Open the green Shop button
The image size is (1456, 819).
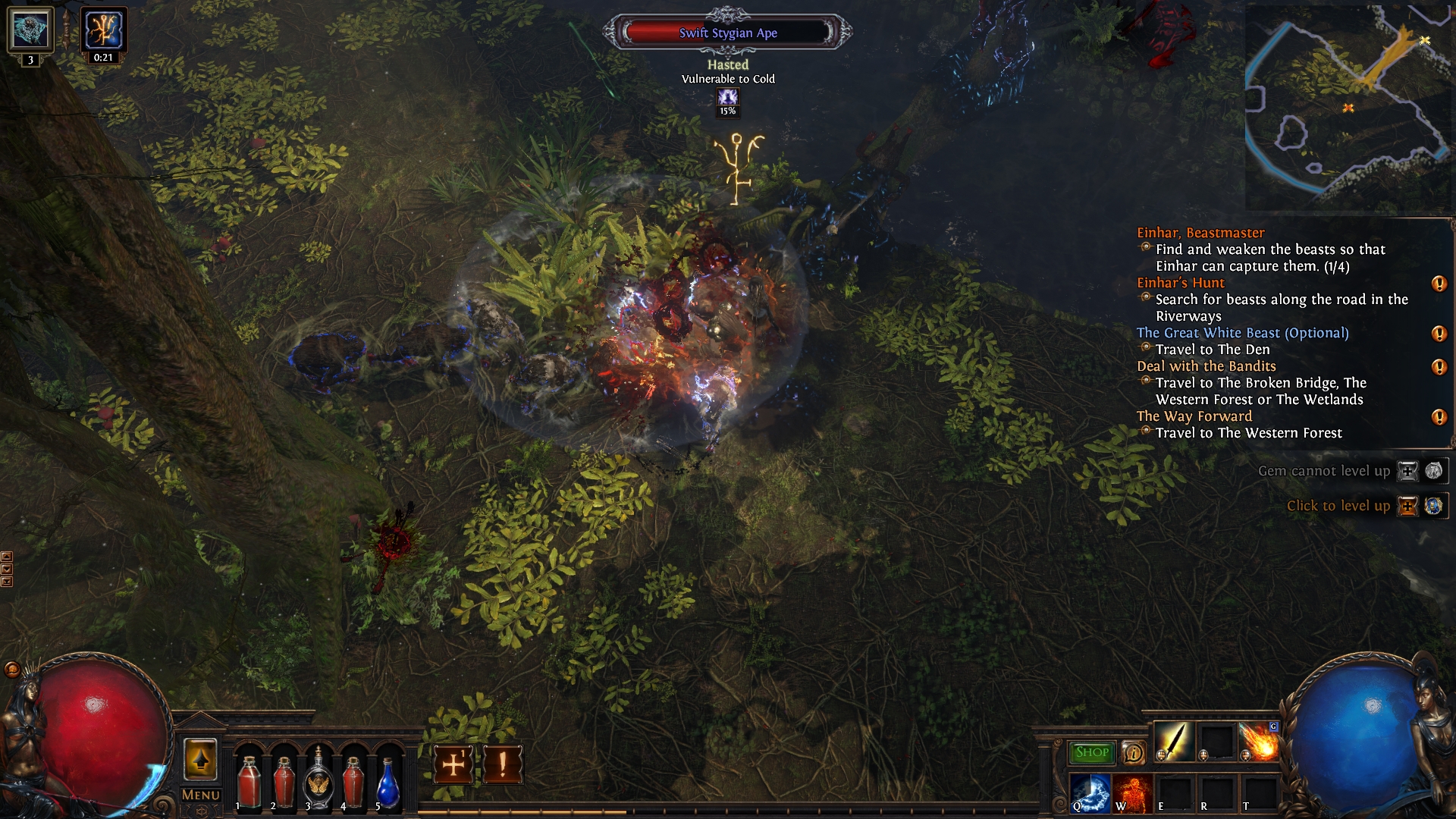click(1091, 752)
